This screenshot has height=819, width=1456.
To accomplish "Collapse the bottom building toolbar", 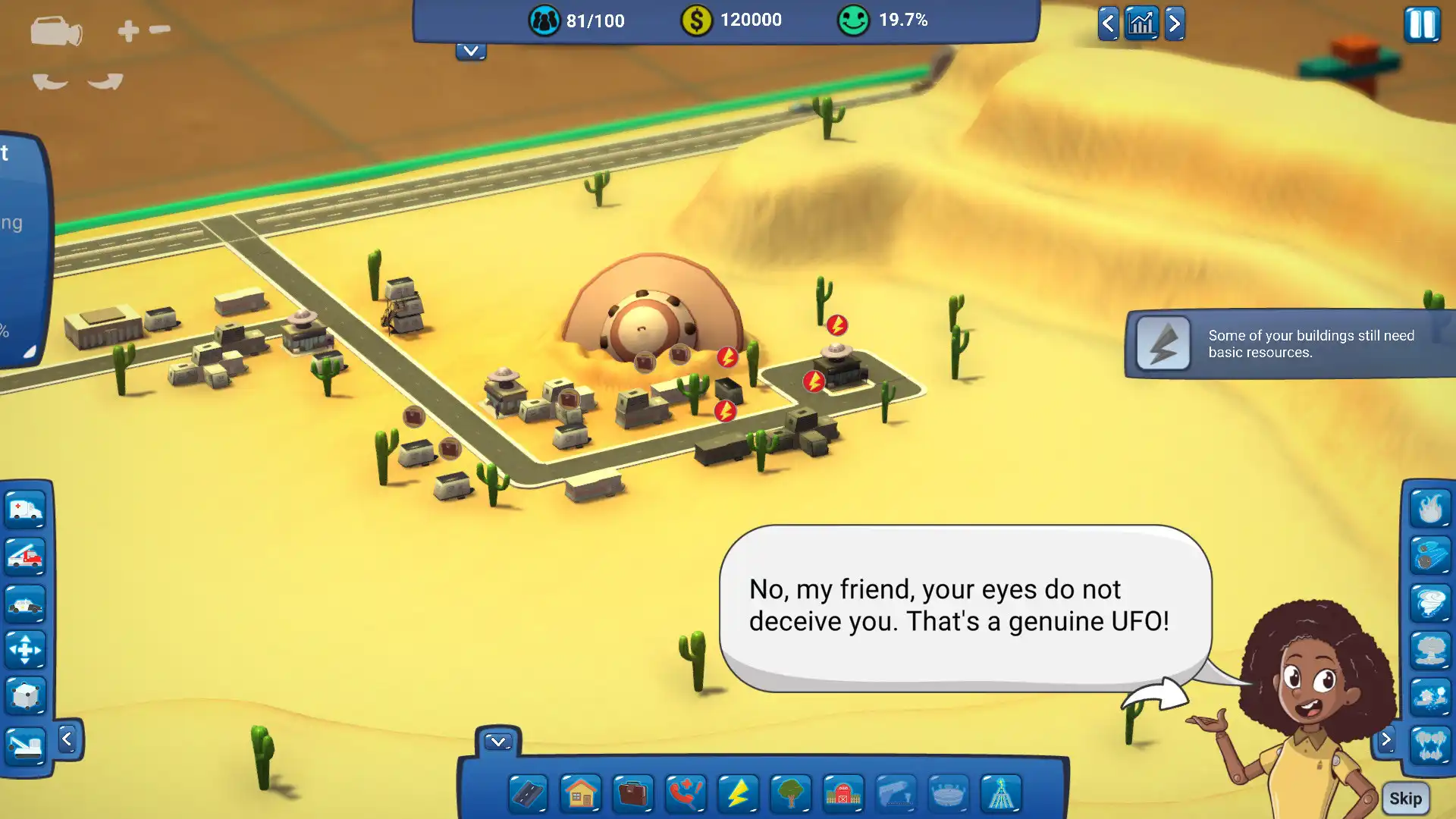I will [498, 741].
